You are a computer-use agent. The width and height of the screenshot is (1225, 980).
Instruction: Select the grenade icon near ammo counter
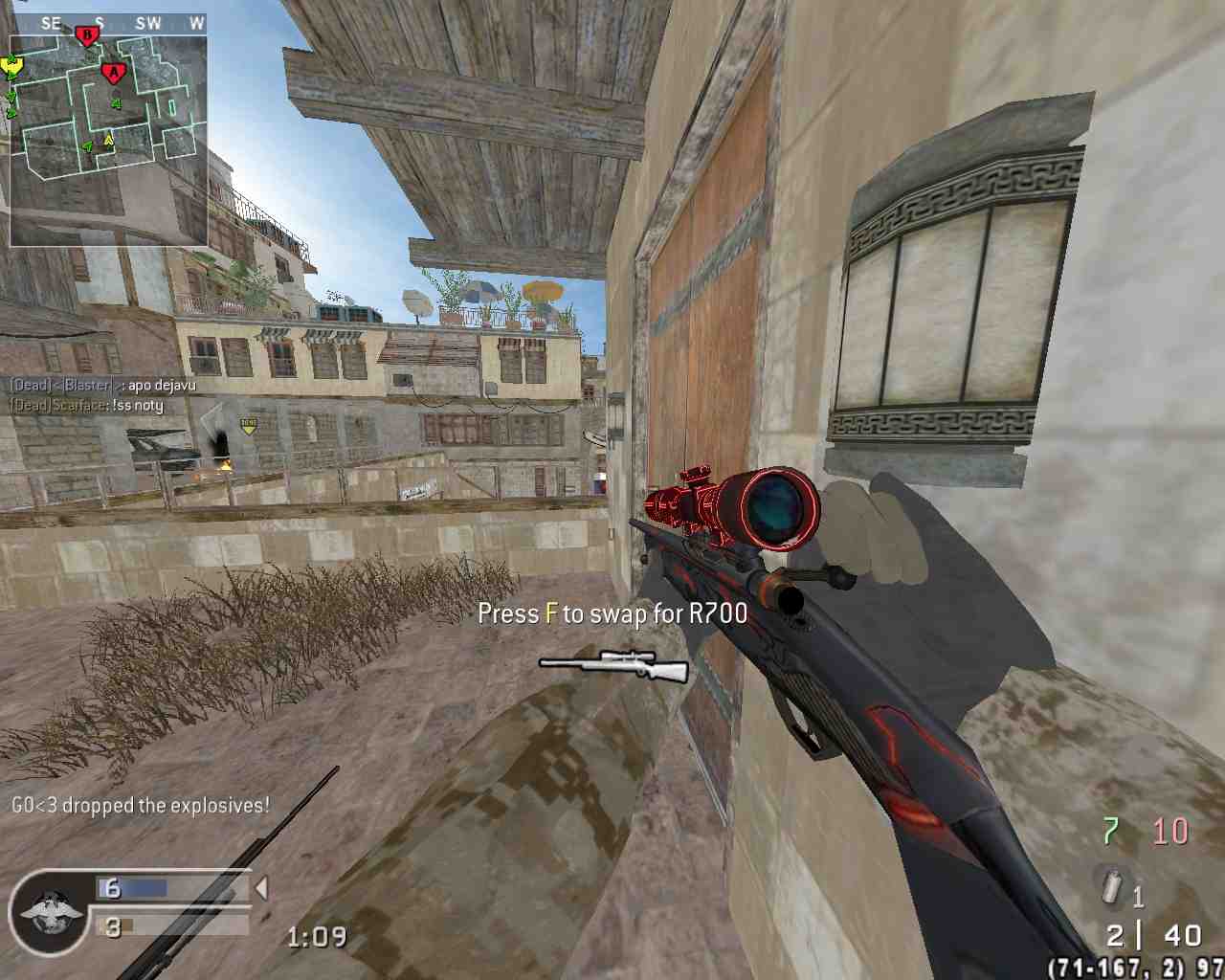click(x=1111, y=887)
